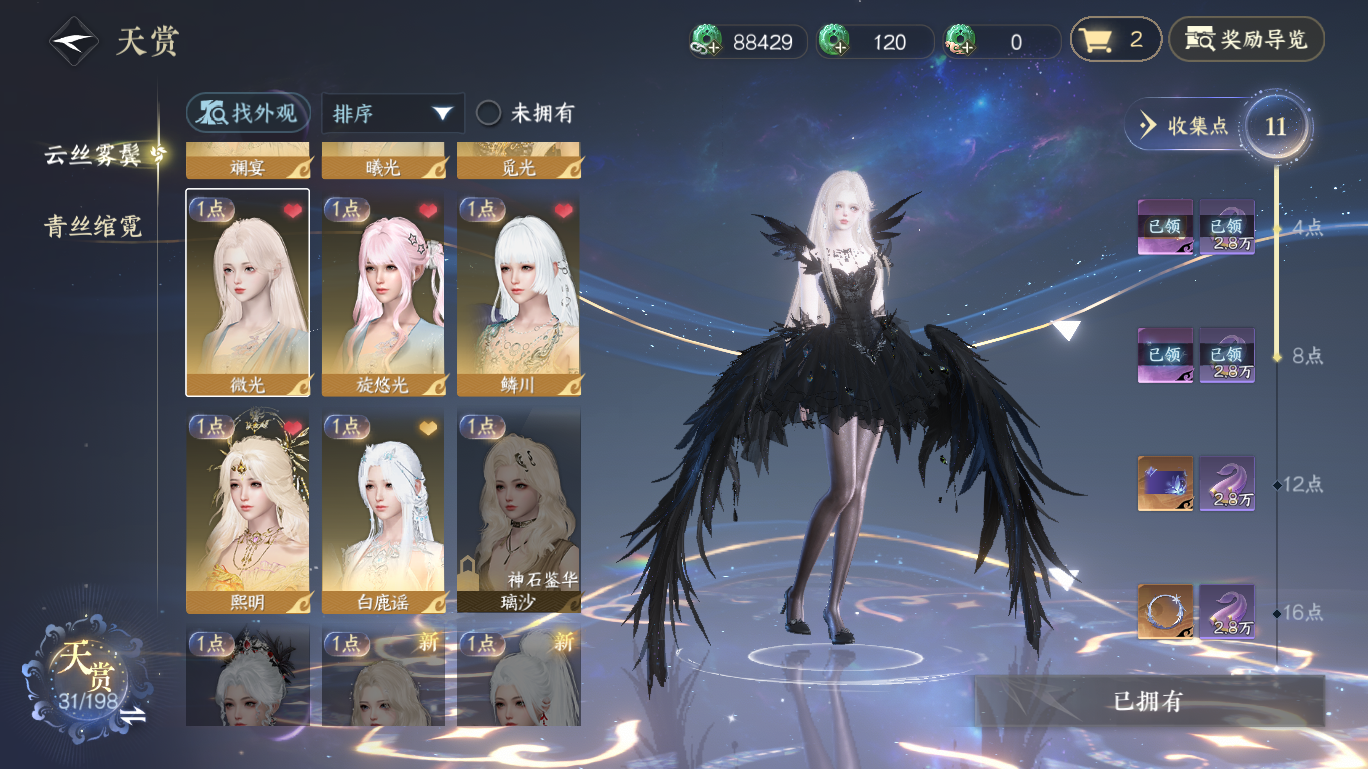
Task: Pick the 熙明 hairstyle card
Action: click(247, 512)
